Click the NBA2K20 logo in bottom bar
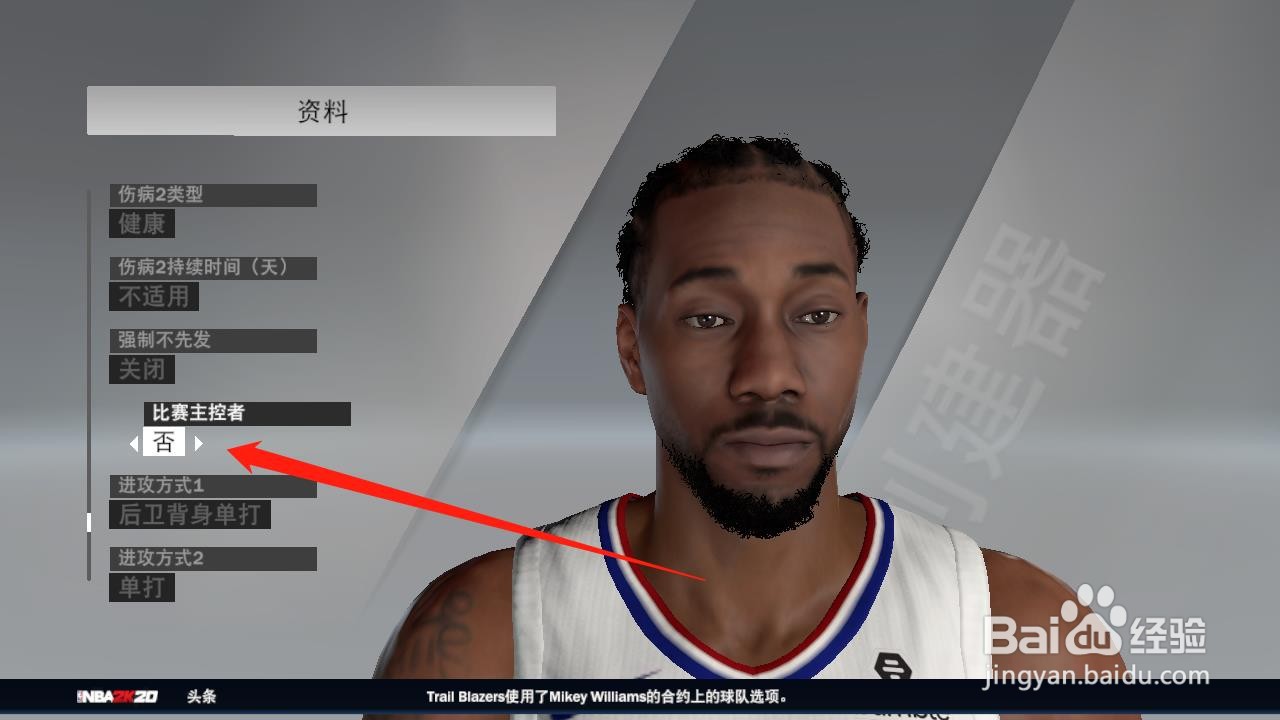Screen dimensions: 1280x720 114,697
